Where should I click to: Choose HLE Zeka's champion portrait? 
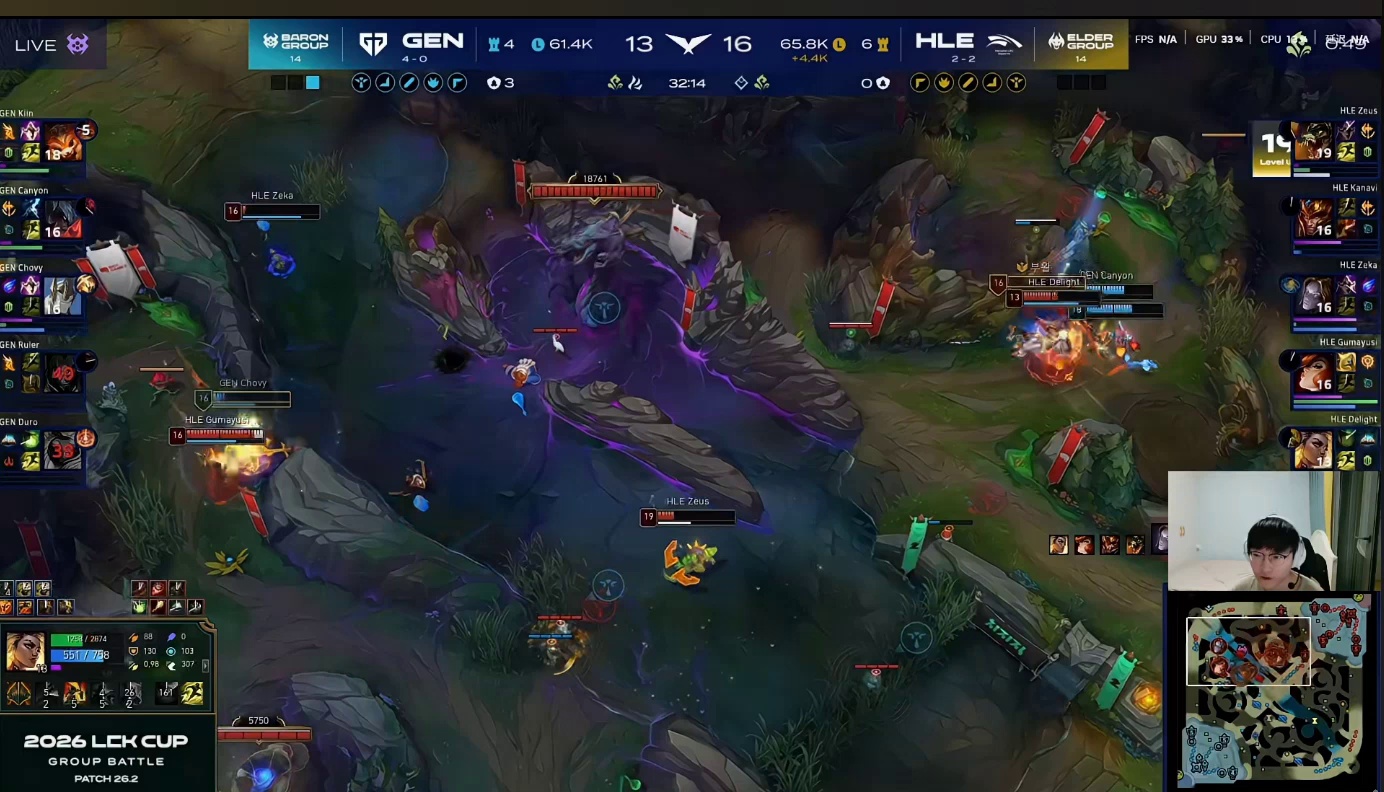pos(1315,295)
